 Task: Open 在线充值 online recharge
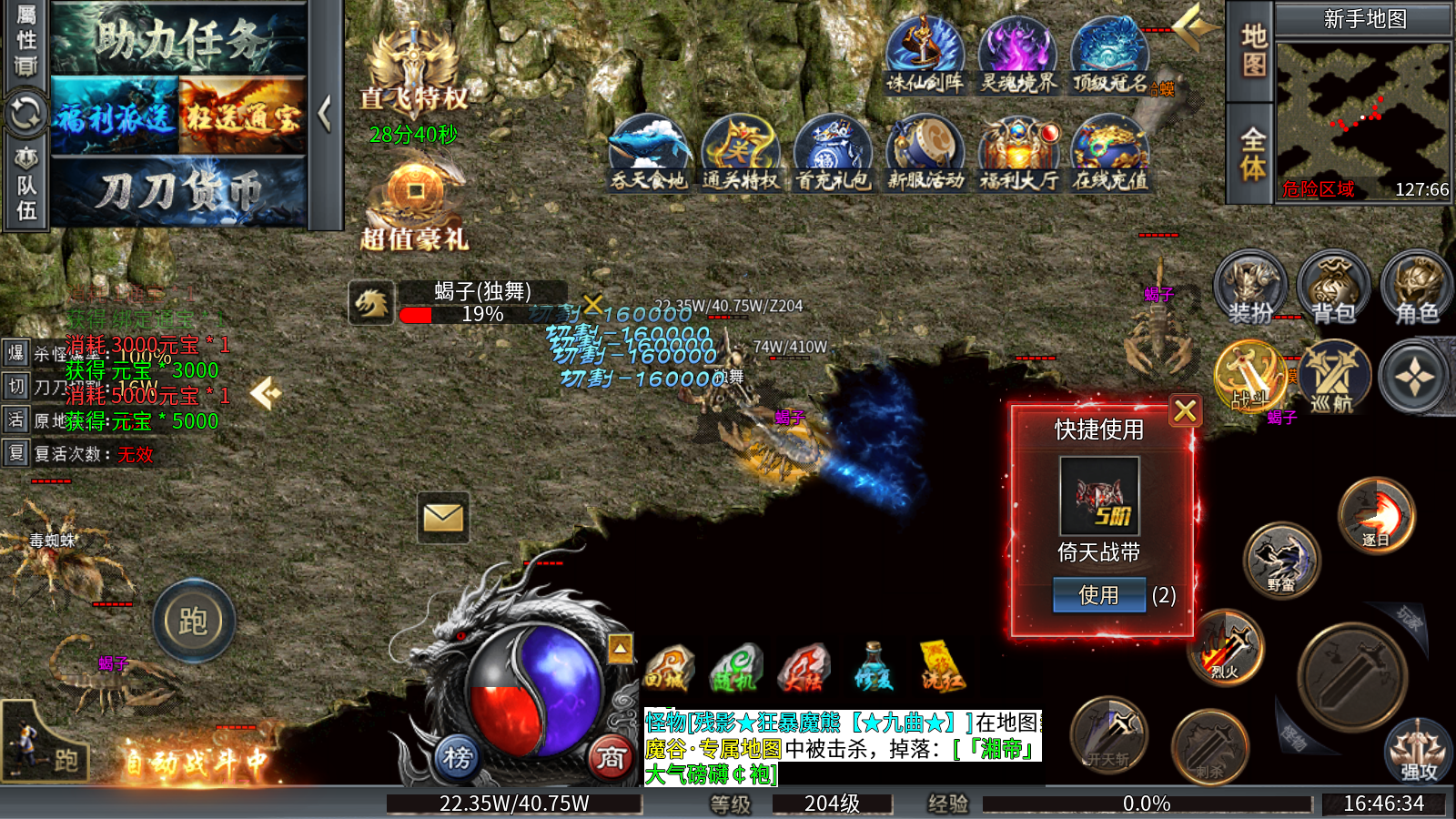tap(1110, 155)
